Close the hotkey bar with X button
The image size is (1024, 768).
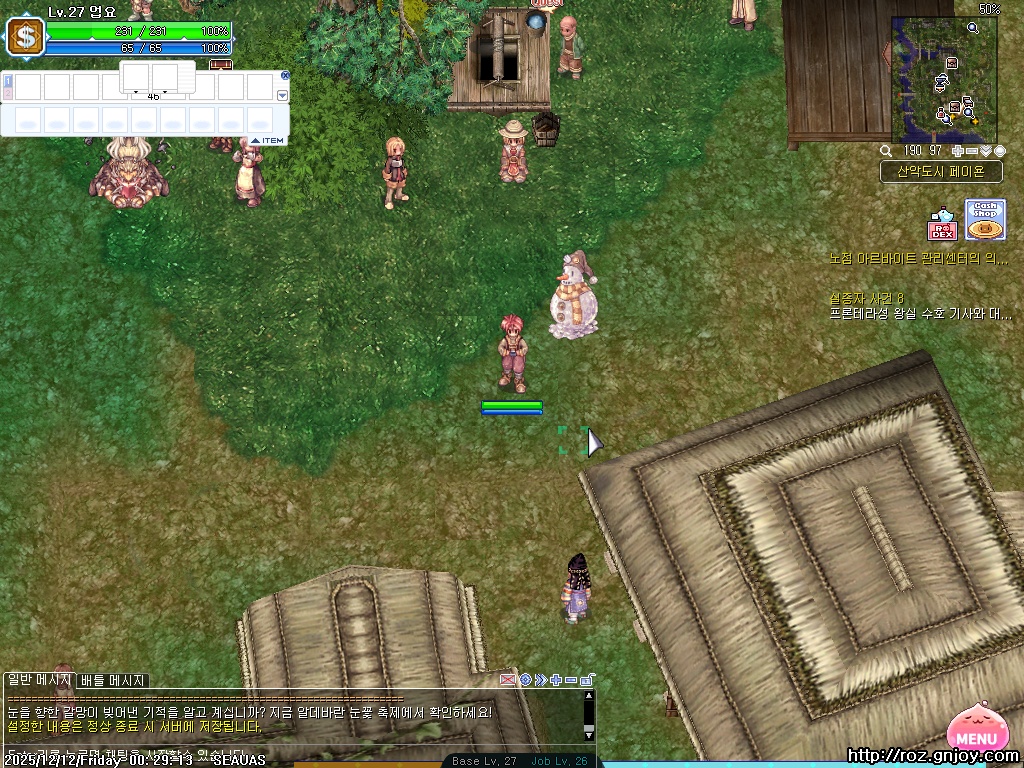tap(285, 75)
